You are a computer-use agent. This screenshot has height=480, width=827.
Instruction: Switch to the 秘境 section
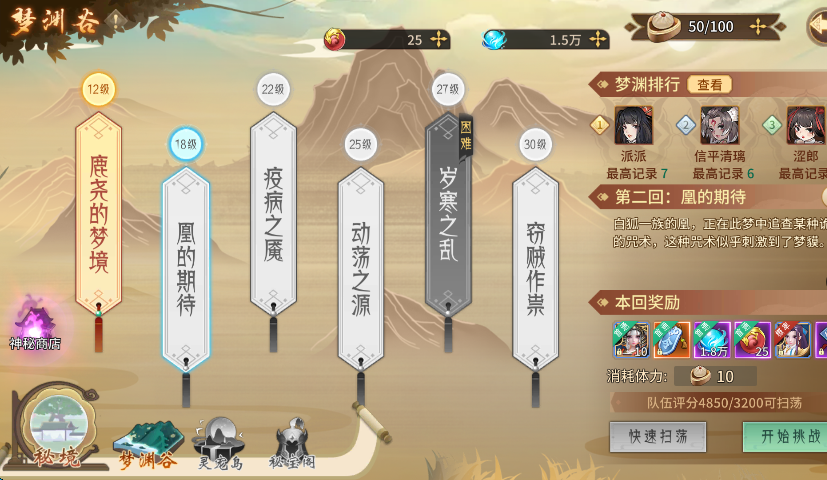pyautogui.click(x=55, y=427)
